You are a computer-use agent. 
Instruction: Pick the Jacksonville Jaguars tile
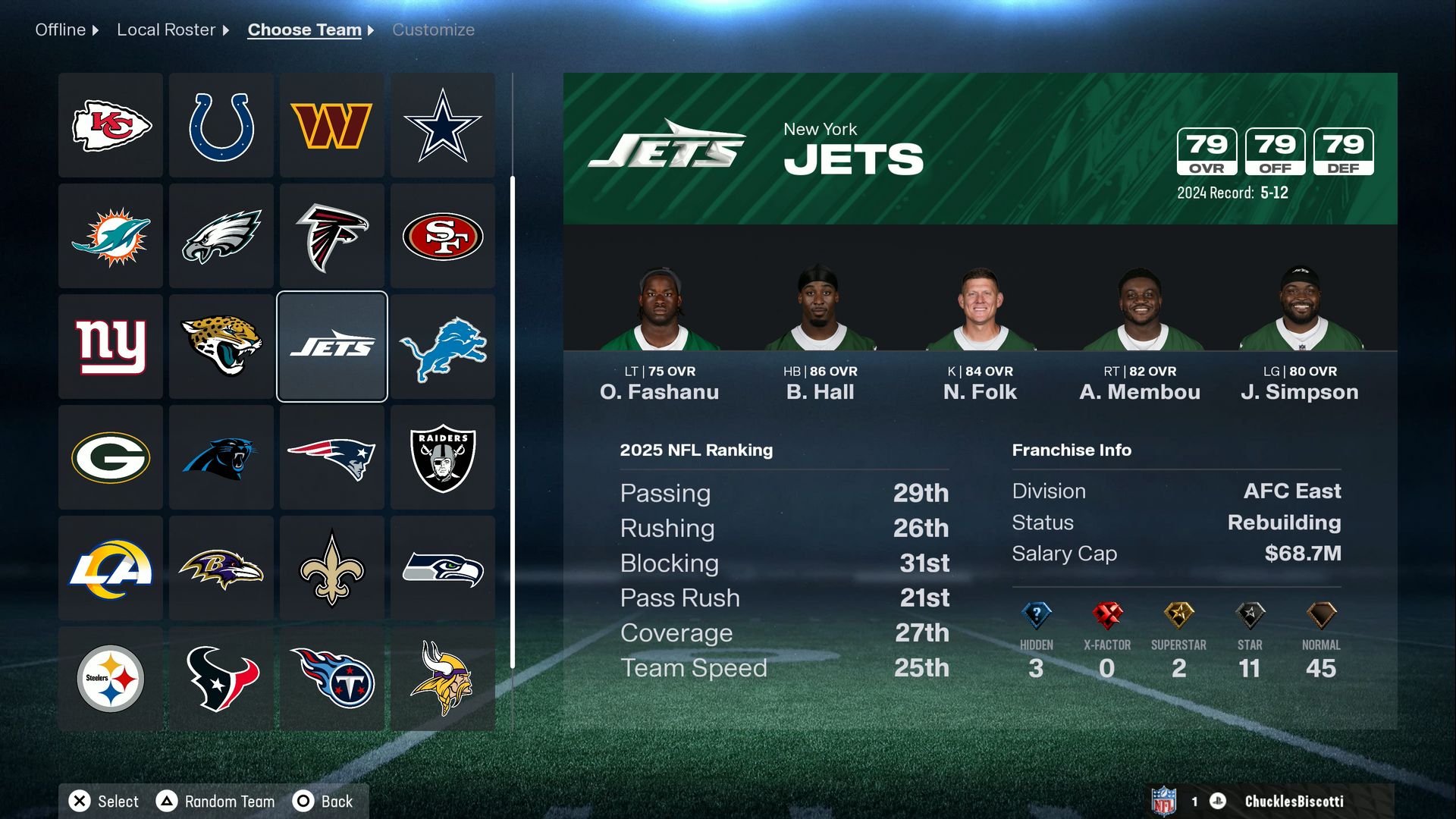click(221, 347)
